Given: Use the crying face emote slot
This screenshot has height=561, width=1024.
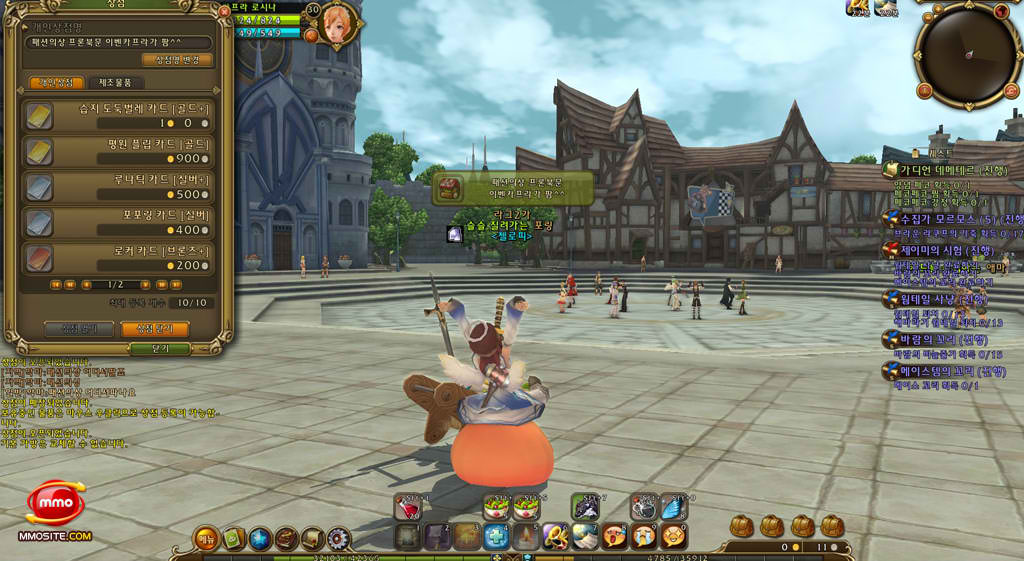Looking at the screenshot, I should click(644, 537).
